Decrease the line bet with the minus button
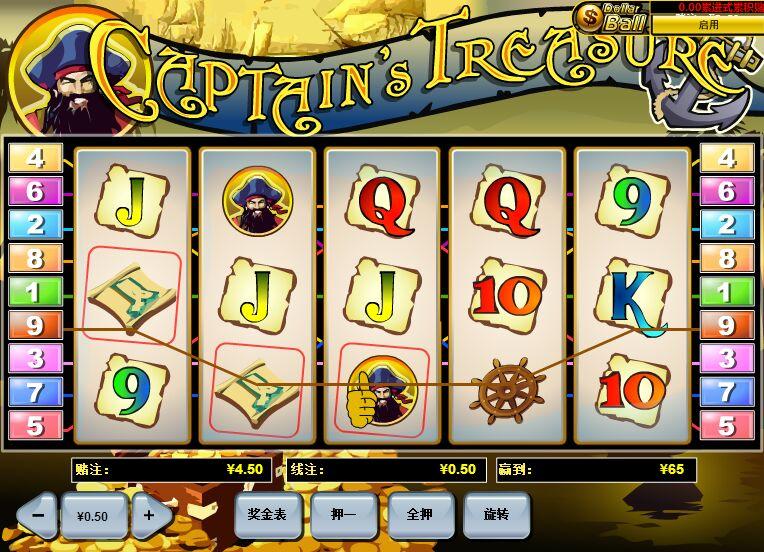The image size is (764, 552). pyautogui.click(x=37, y=515)
